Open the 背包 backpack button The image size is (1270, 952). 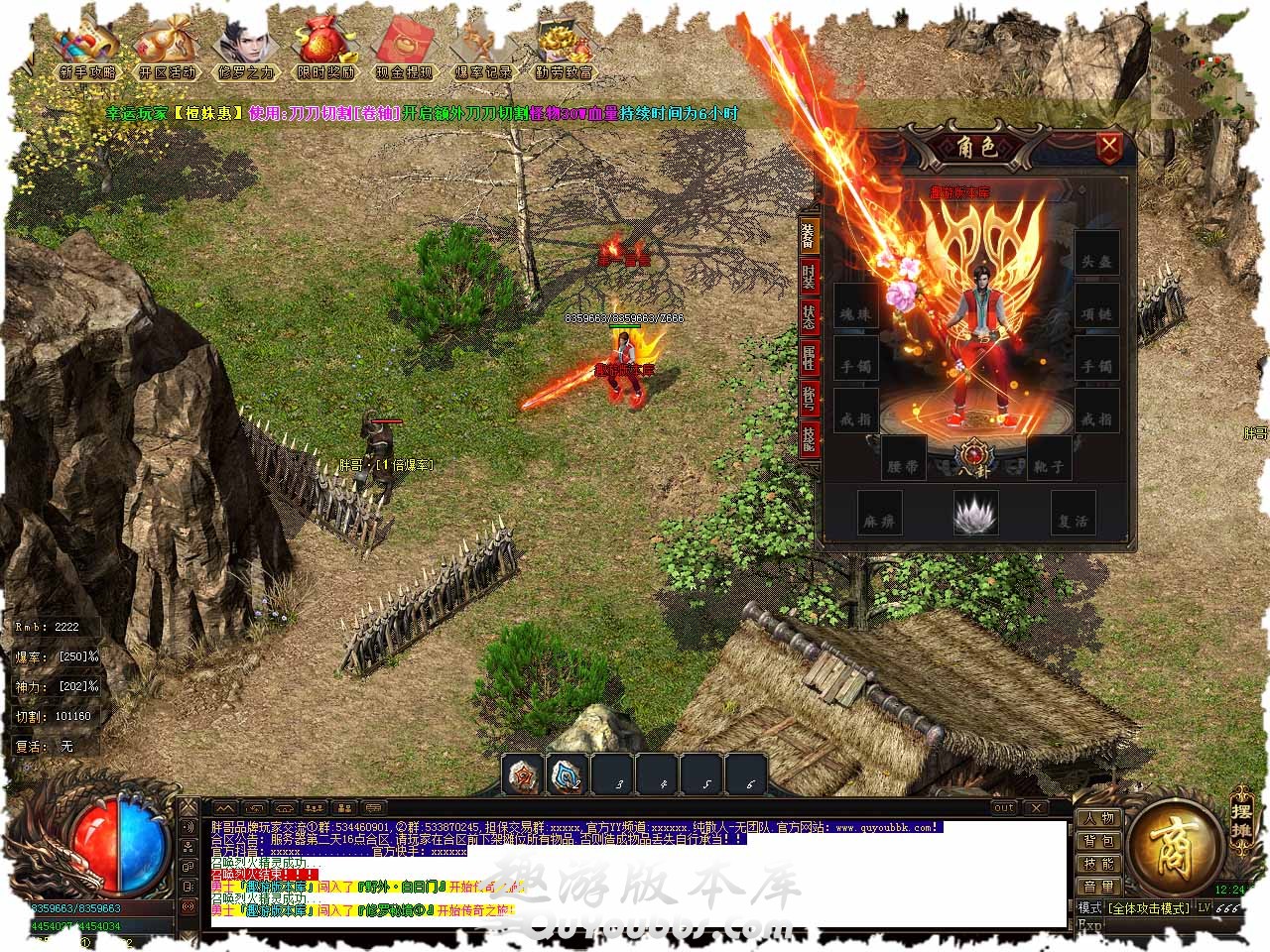[x=1098, y=841]
